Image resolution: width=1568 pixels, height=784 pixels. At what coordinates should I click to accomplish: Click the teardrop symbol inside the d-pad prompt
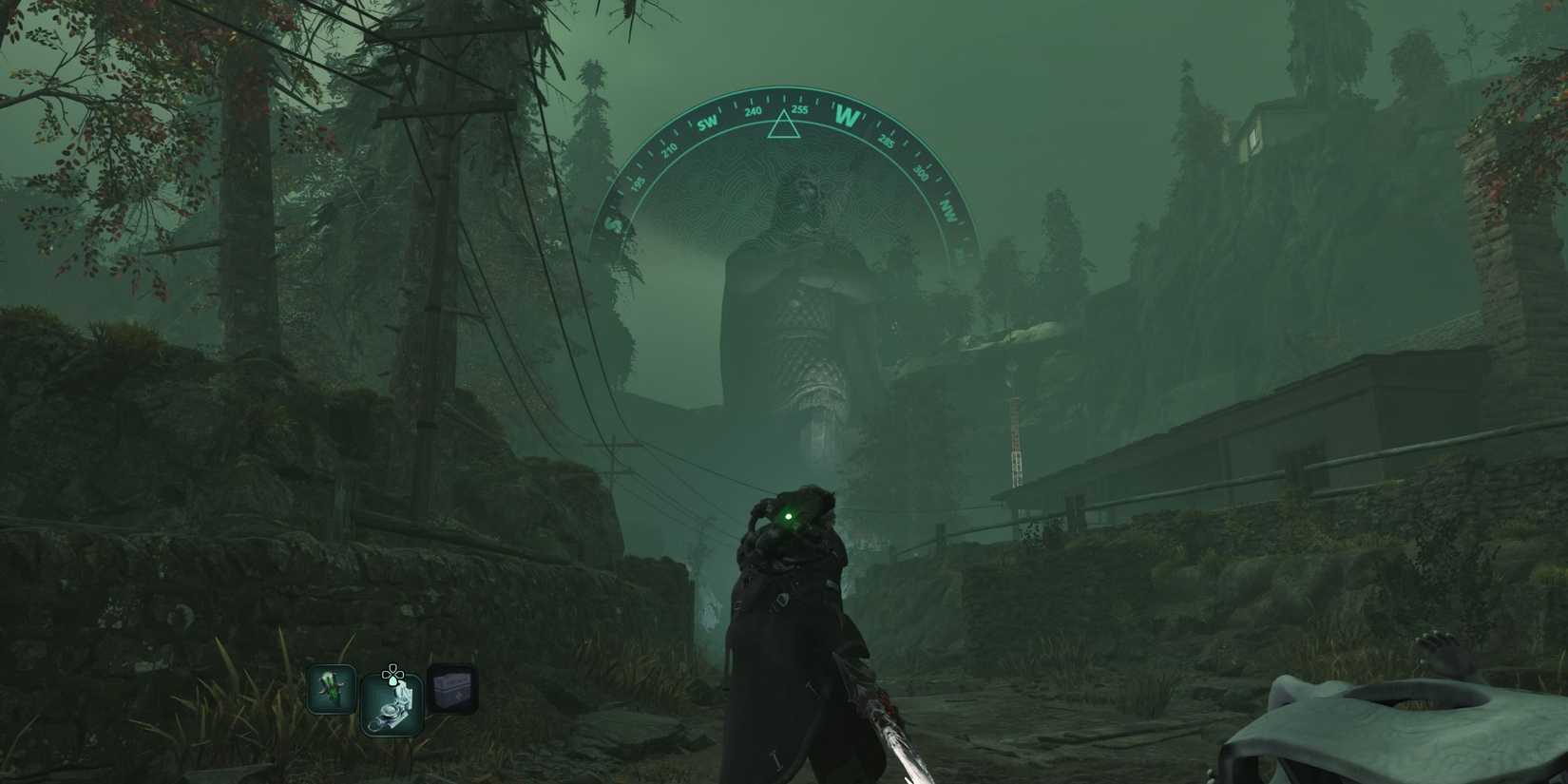pos(393,681)
